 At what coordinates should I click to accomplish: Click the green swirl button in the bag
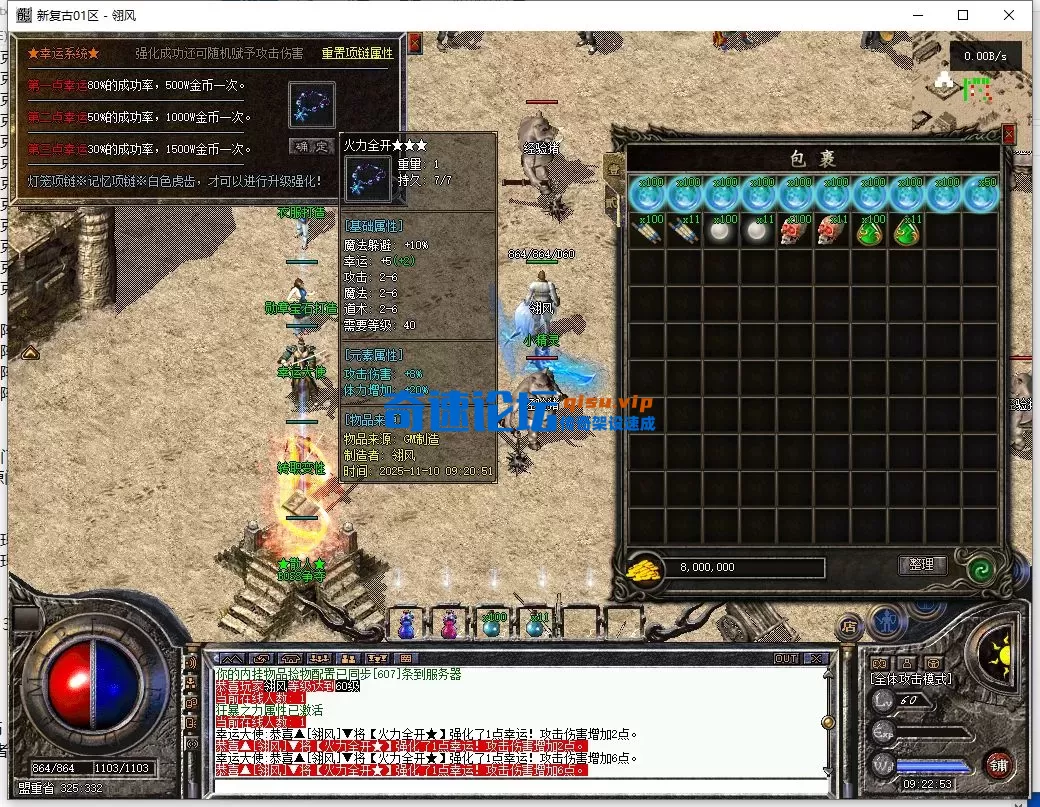(980, 569)
